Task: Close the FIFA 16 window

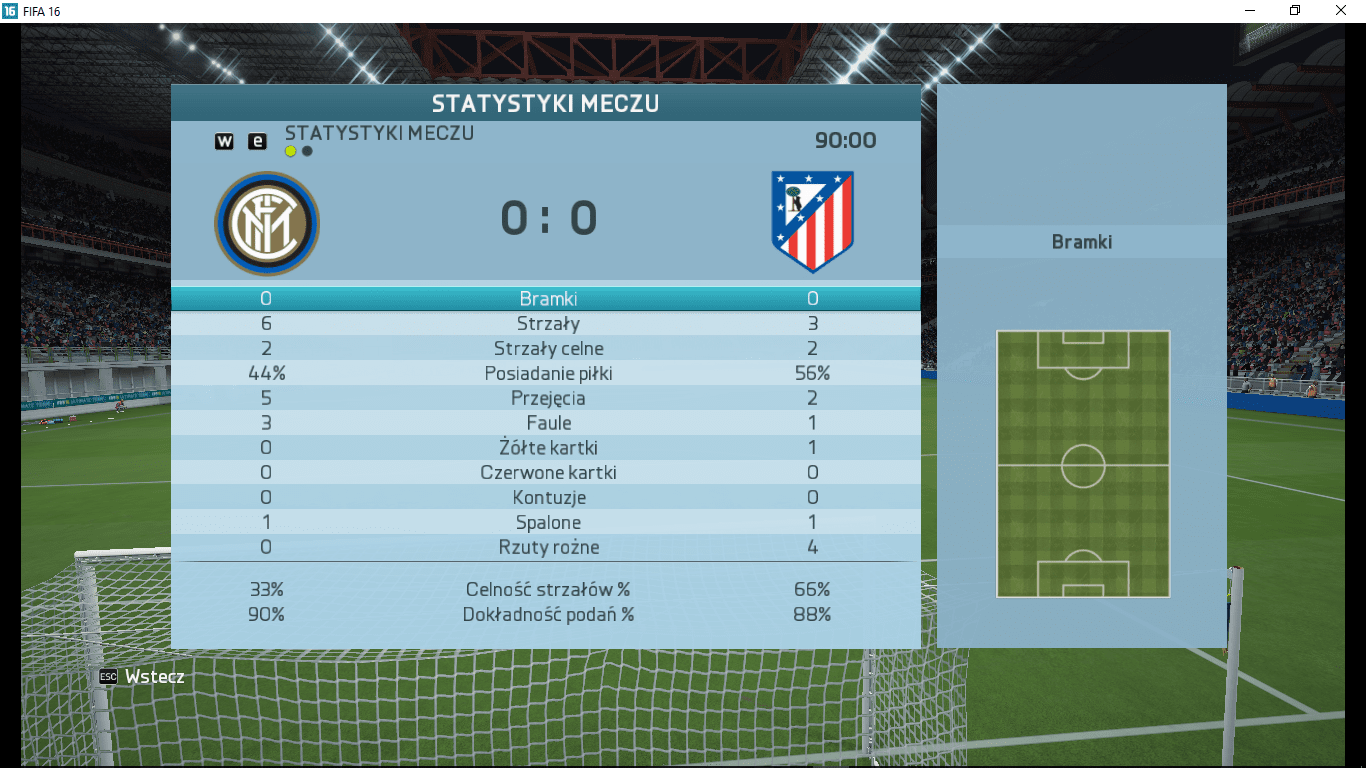Action: [x=1340, y=10]
